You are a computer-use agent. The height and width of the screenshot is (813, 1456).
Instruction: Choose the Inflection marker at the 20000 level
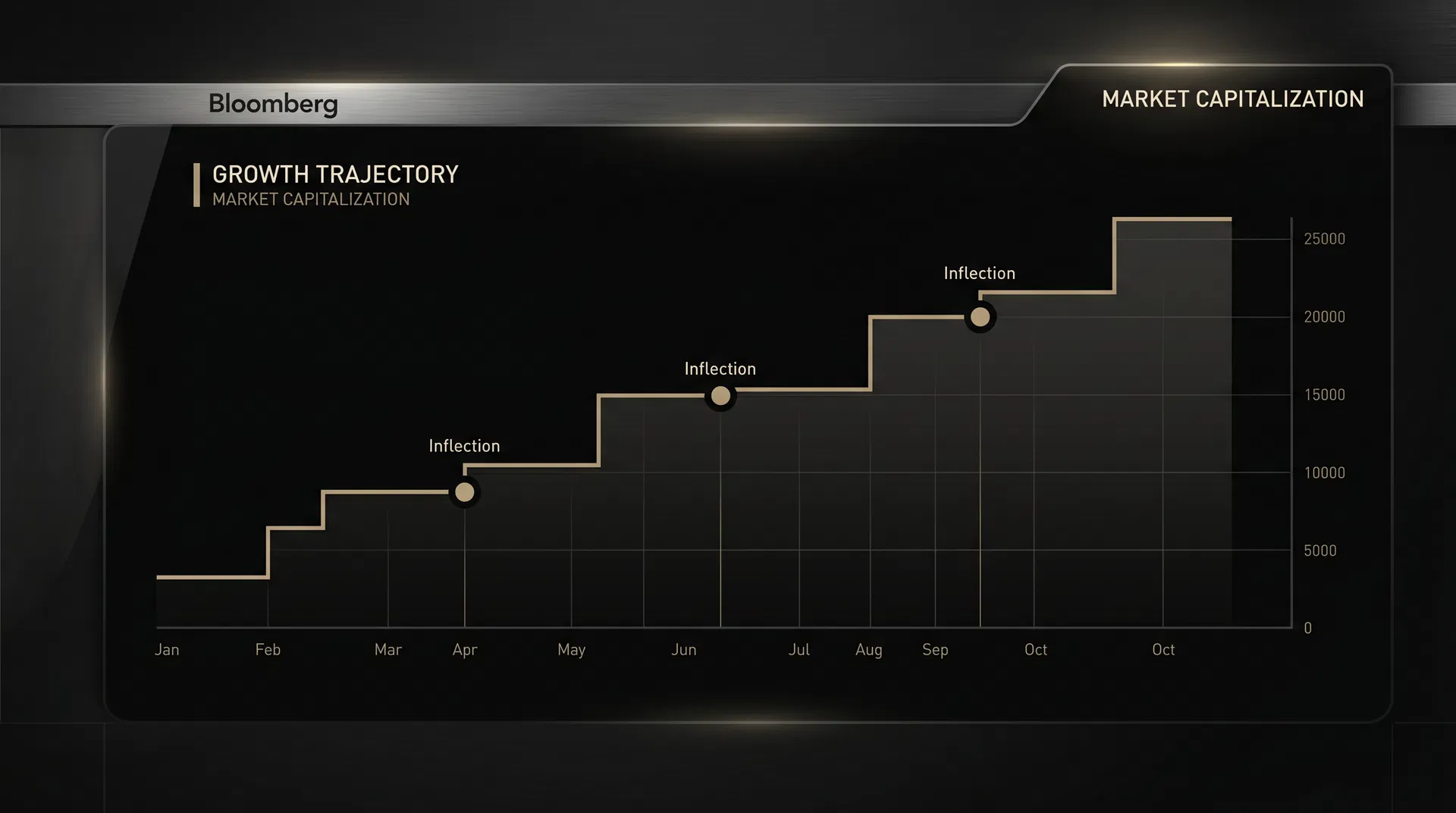point(980,317)
